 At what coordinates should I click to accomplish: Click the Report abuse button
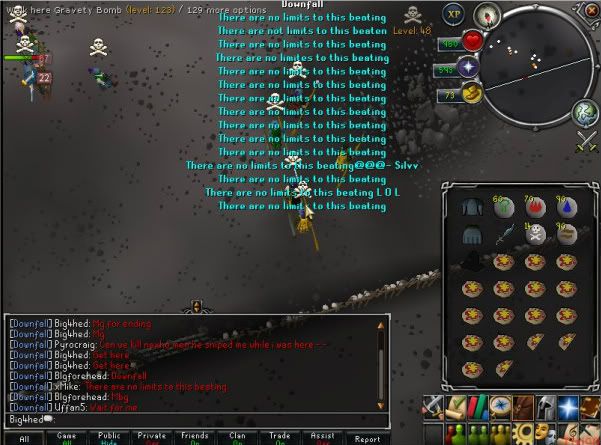[x=368, y=438]
